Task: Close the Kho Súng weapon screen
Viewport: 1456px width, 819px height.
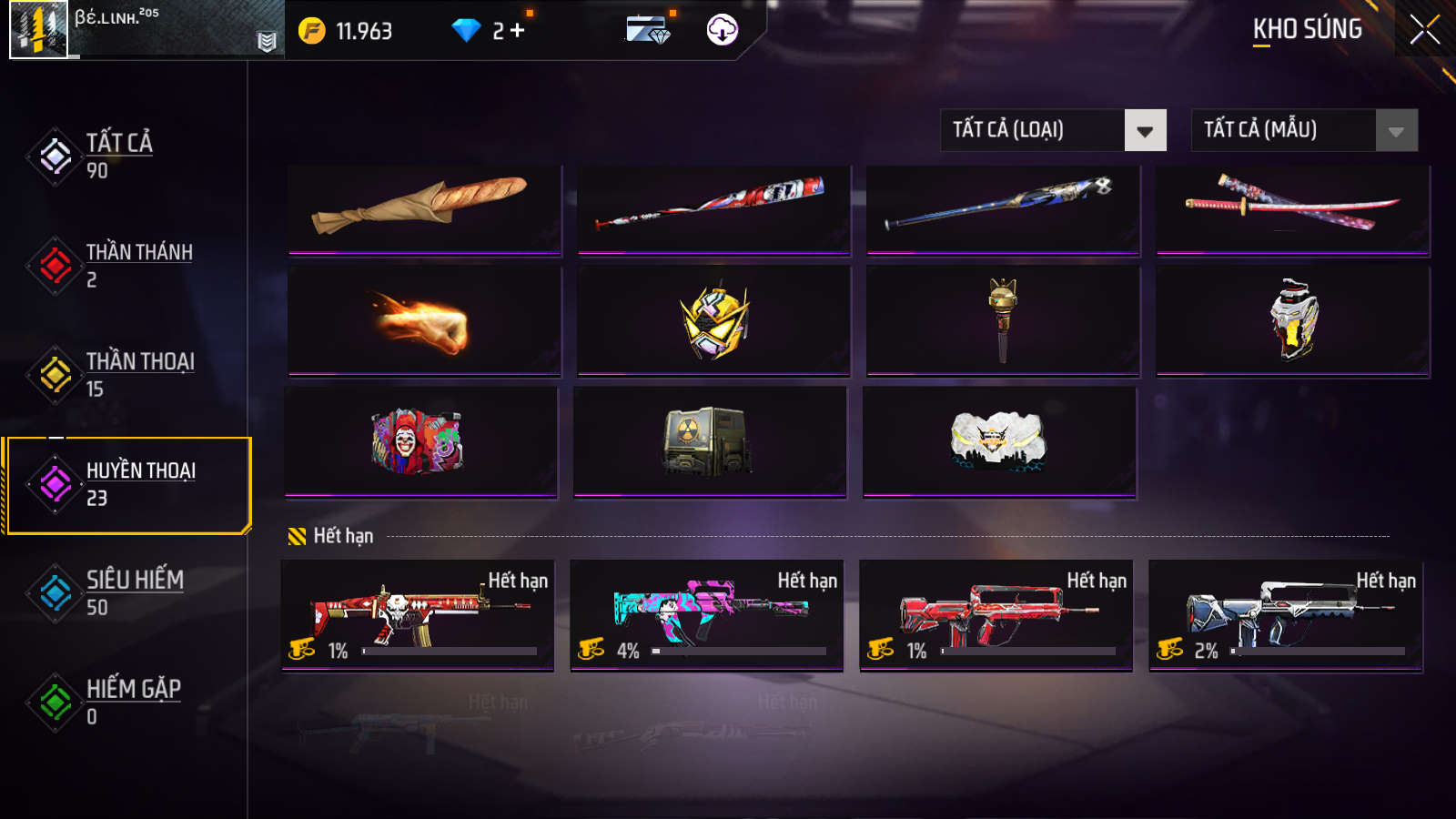Action: (x=1424, y=30)
